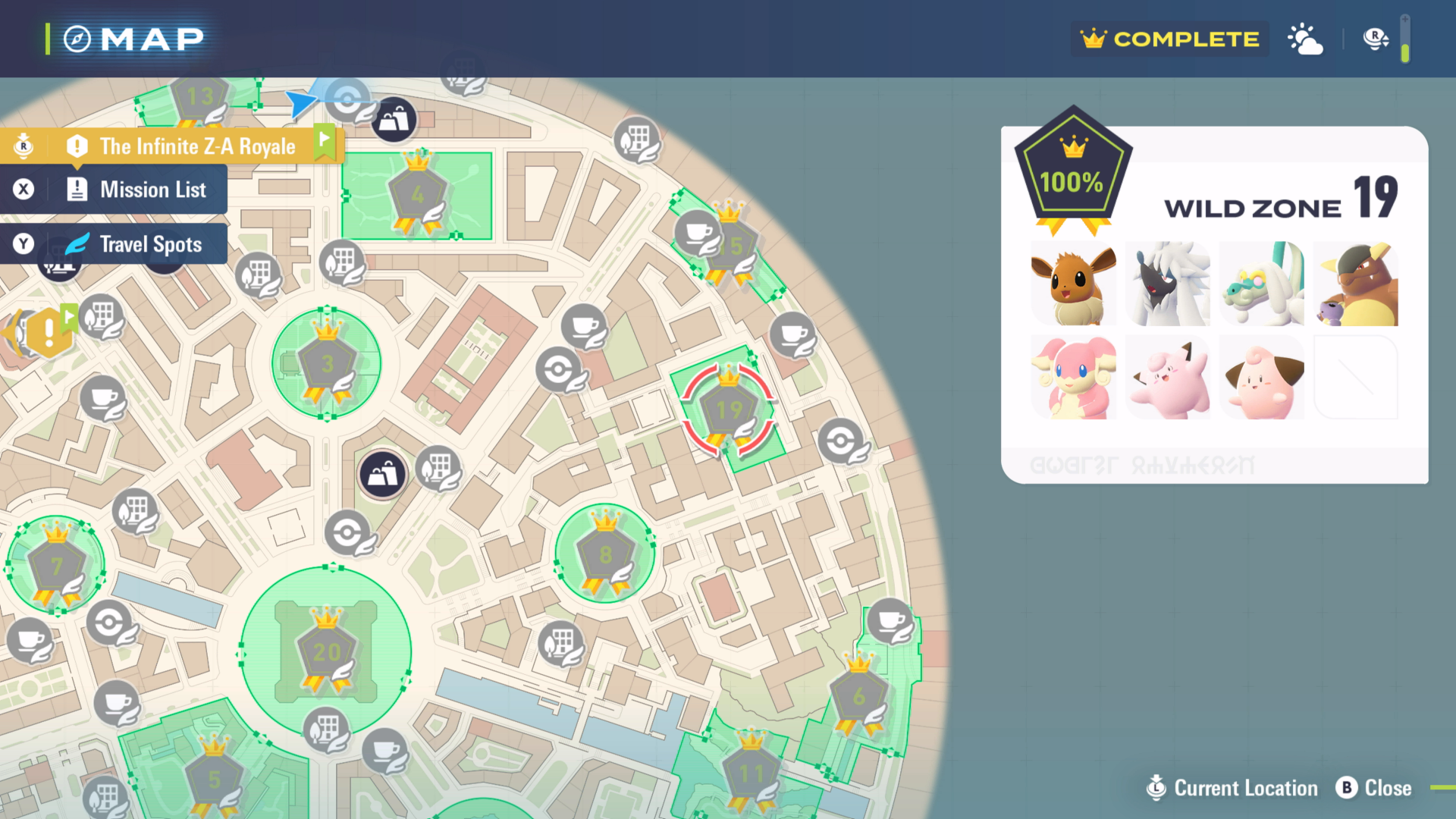Viewport: 1456px width, 819px height.
Task: Select the yellow exclamation mission marker
Action: coord(49,332)
